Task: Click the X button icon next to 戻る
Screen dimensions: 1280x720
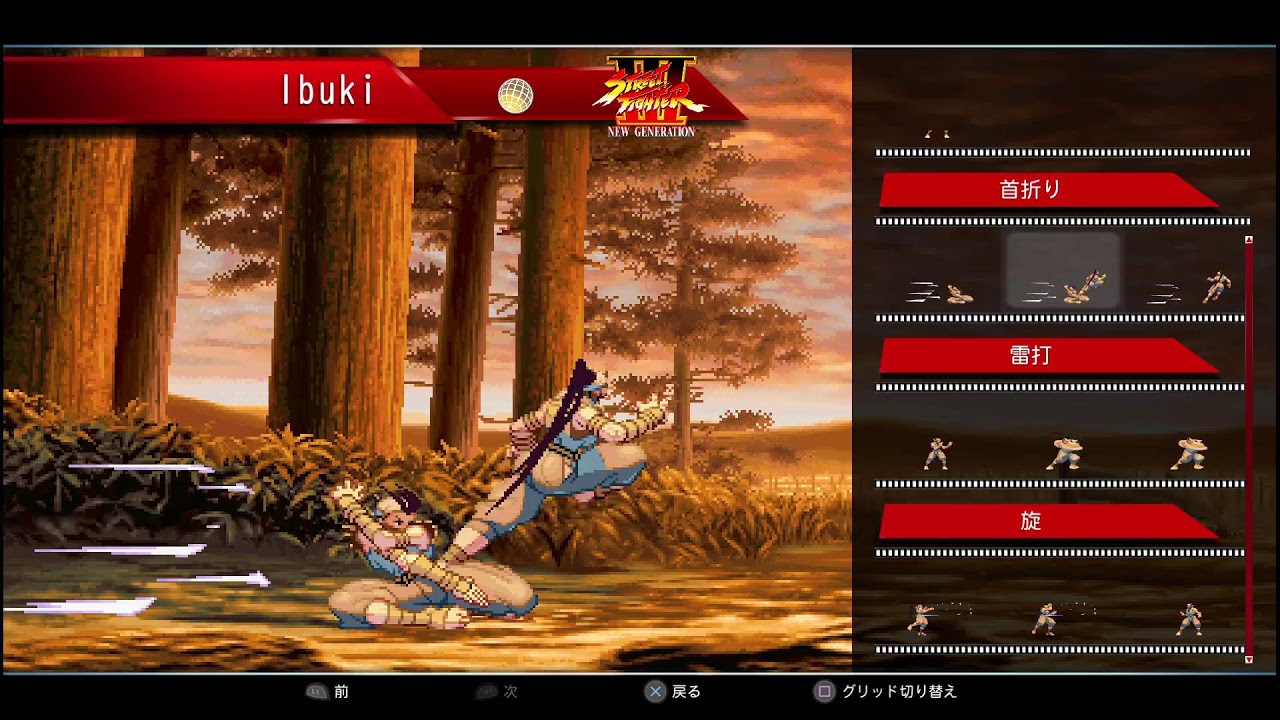Action: pos(656,691)
